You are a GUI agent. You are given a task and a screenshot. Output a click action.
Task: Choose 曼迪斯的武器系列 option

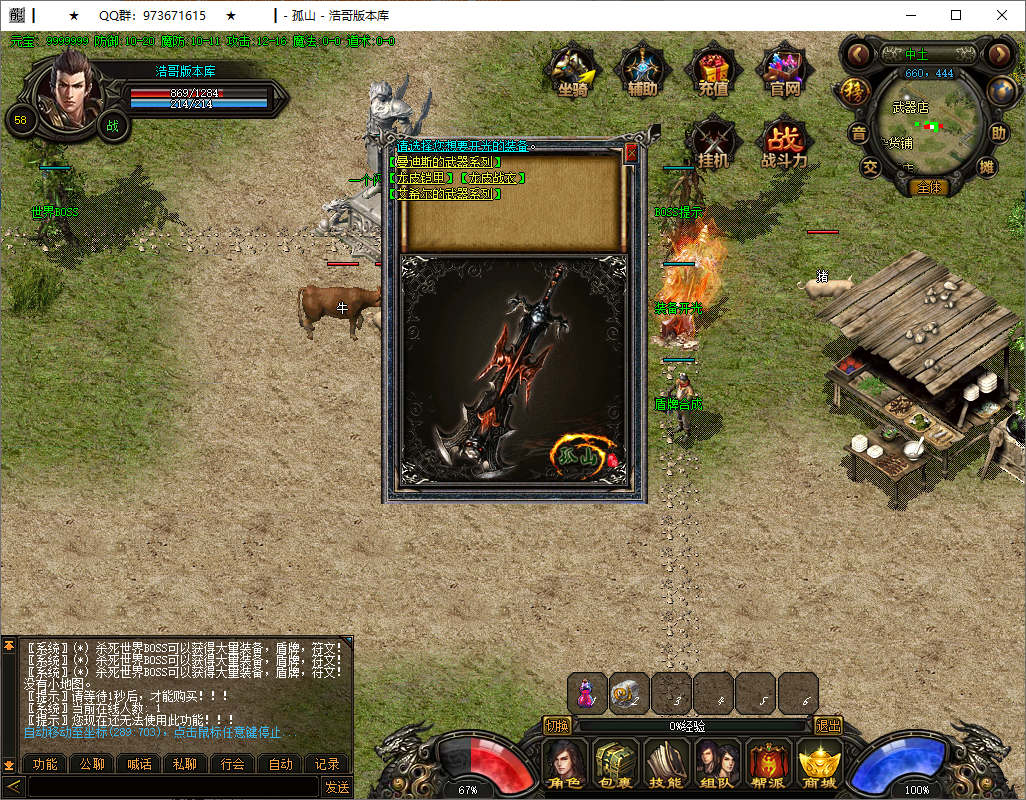(x=444, y=162)
